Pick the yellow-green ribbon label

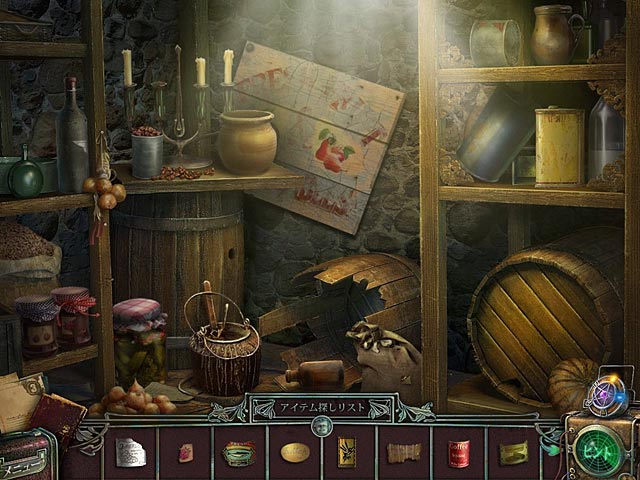513,454
